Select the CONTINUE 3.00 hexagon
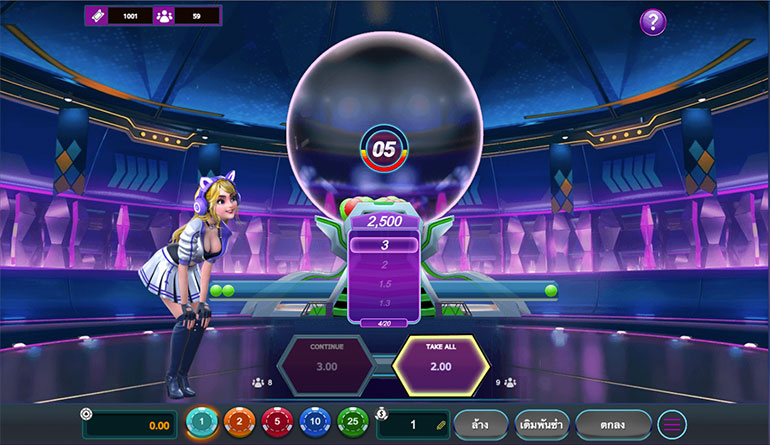The height and width of the screenshot is (445, 770). pyautogui.click(x=326, y=365)
